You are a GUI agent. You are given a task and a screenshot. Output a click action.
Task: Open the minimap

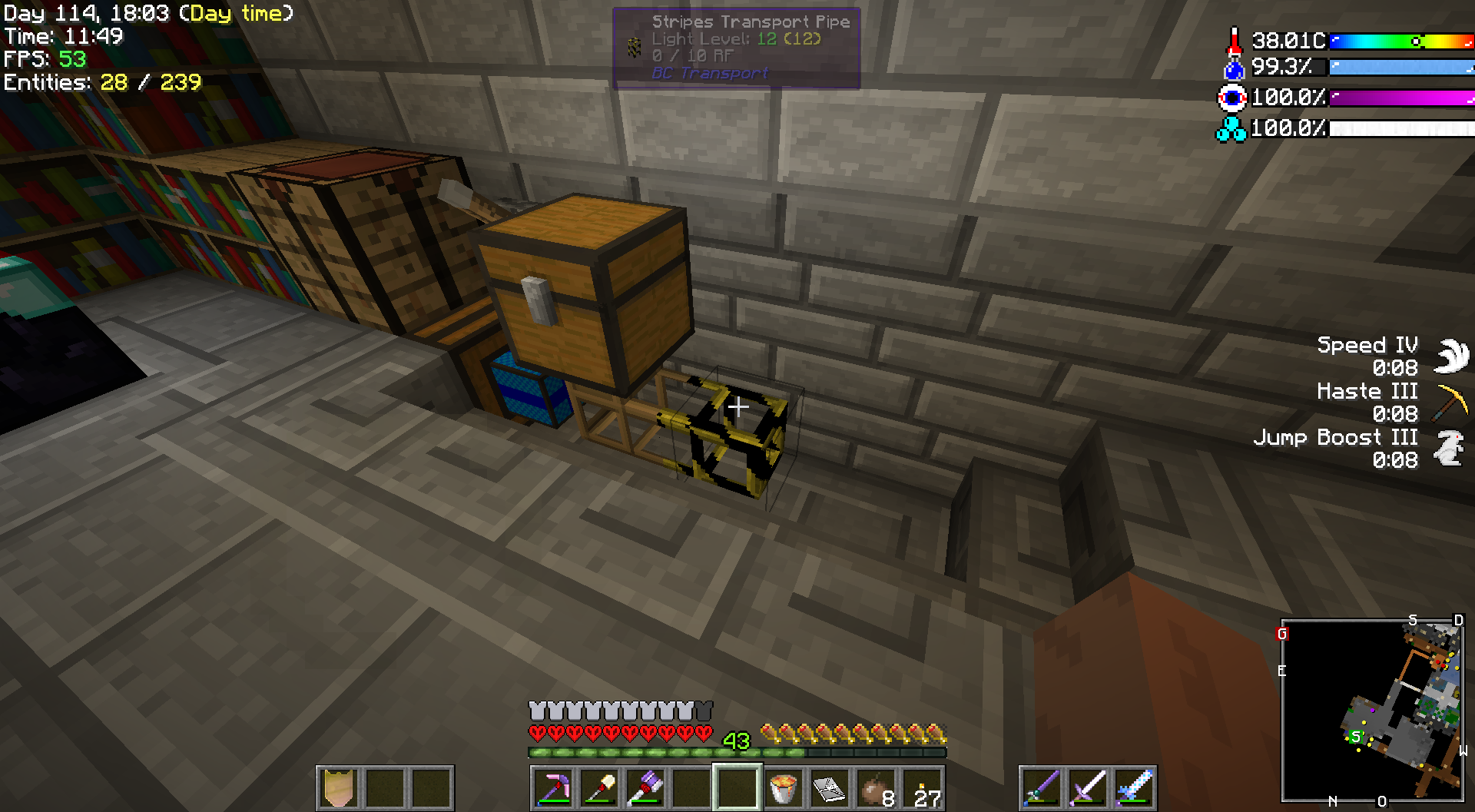coord(1372,711)
